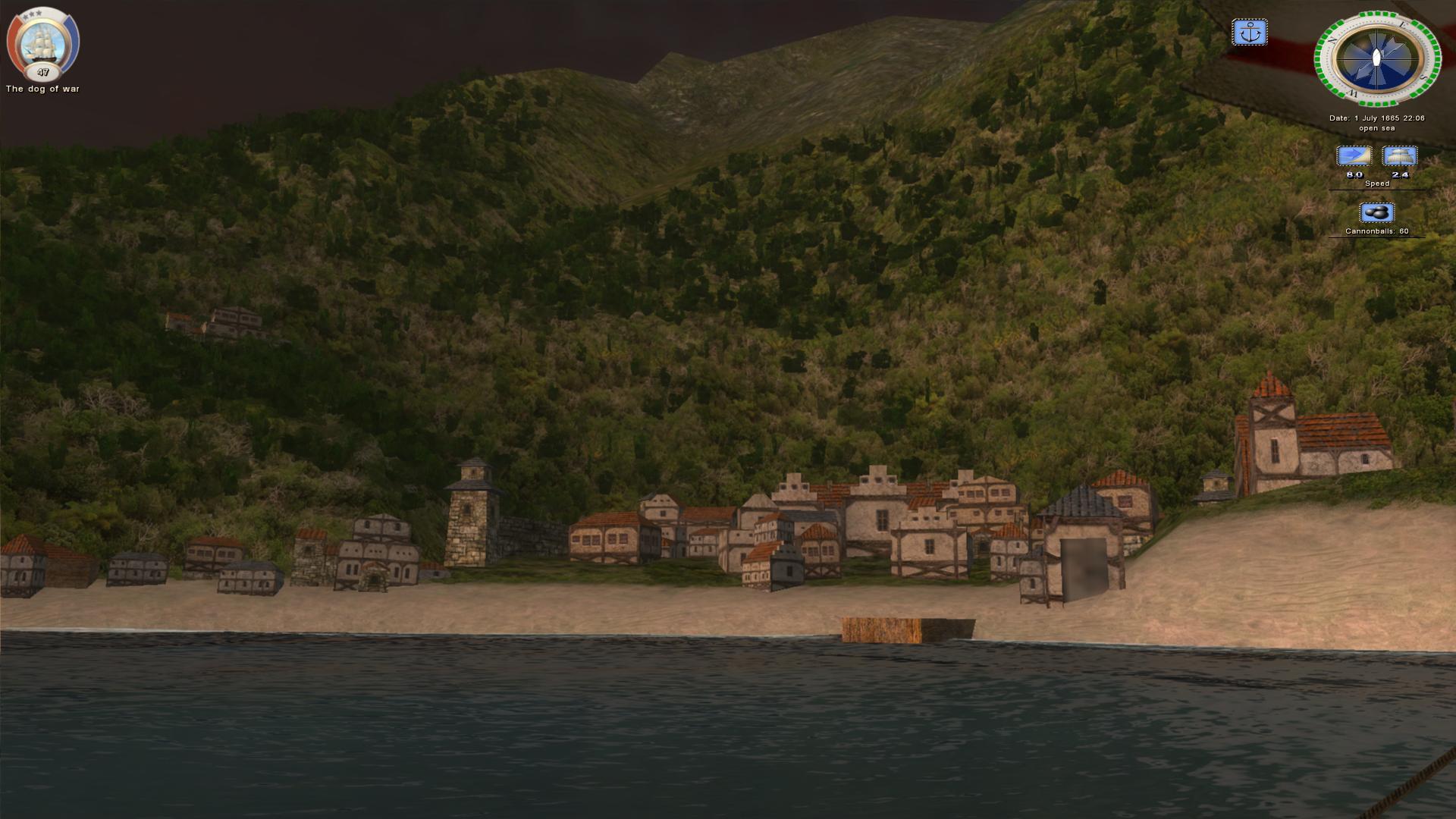
Task: Click the anchor icon to drop anchor
Action: coord(1250,33)
